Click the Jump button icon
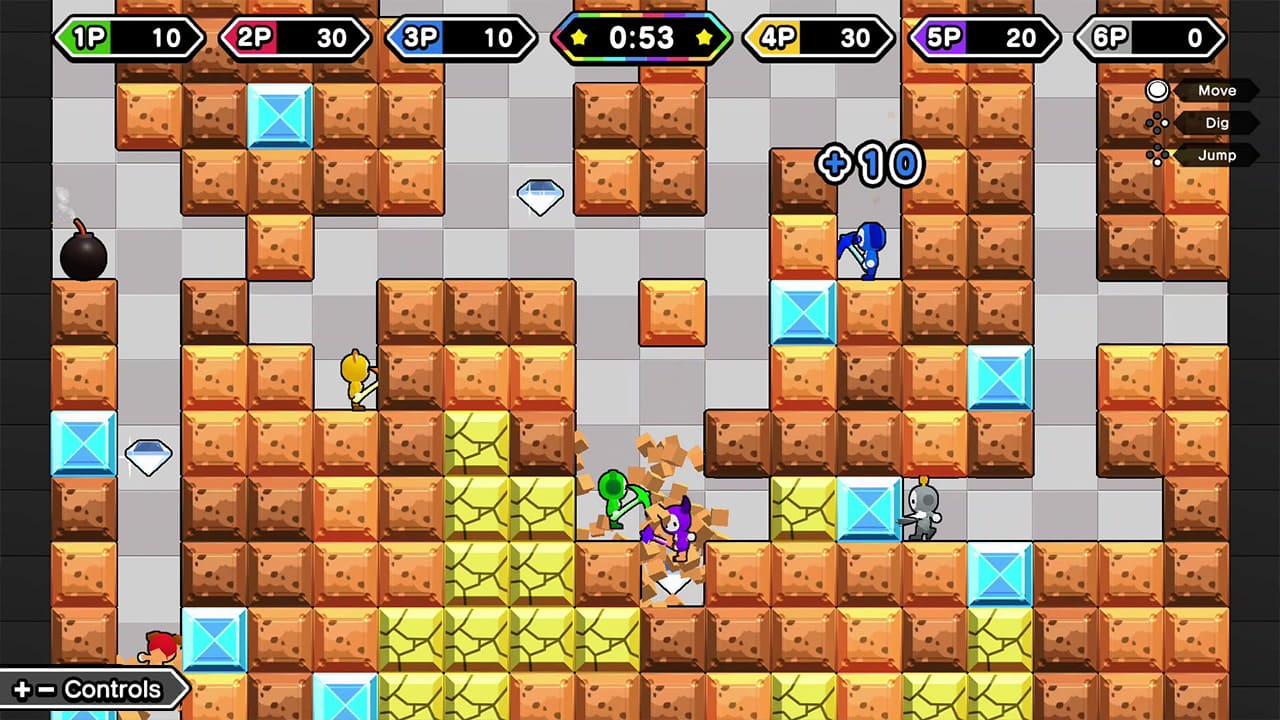The height and width of the screenshot is (720, 1280). (x=1158, y=155)
